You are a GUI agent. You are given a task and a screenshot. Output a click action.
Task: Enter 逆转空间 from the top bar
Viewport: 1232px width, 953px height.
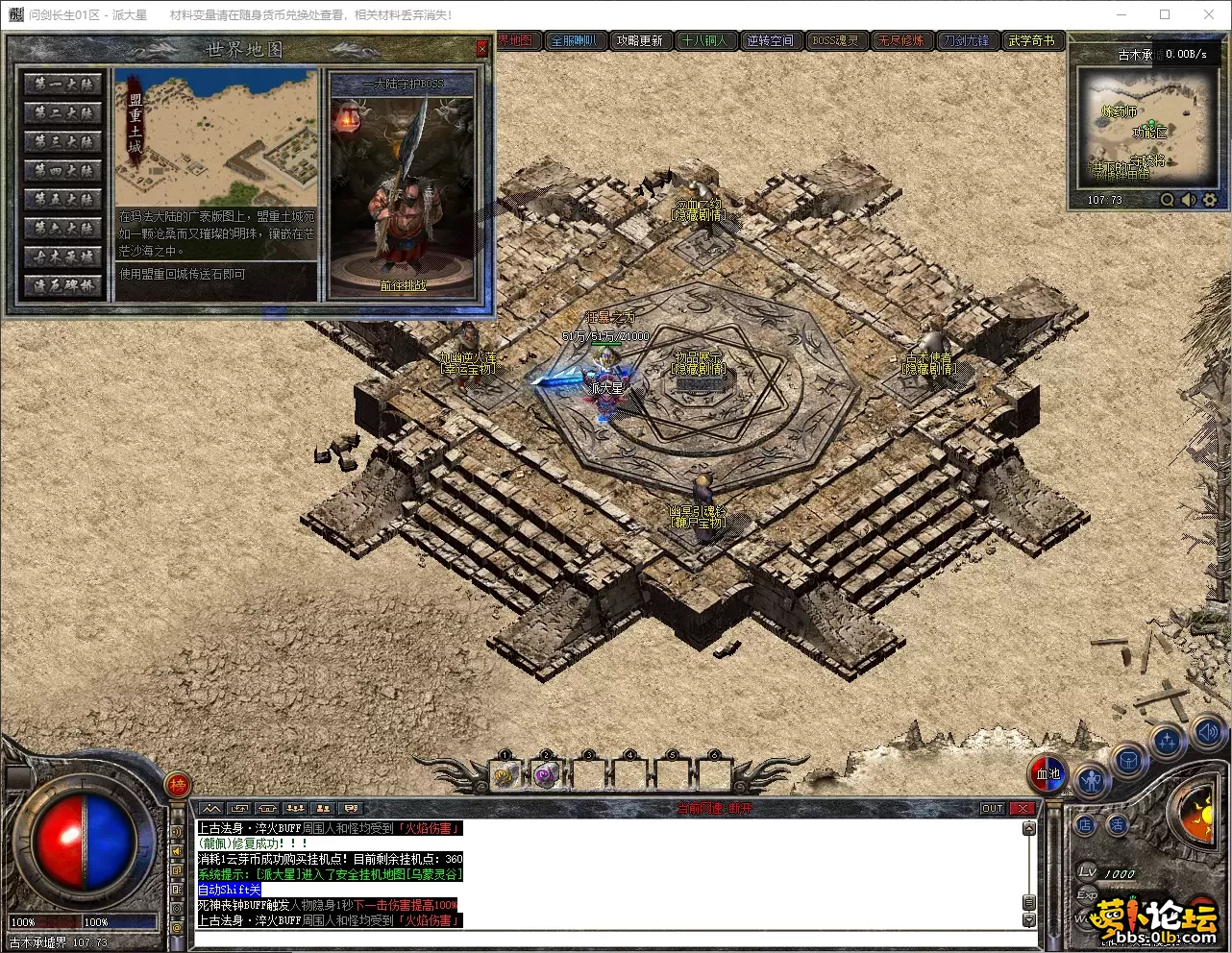(x=770, y=40)
